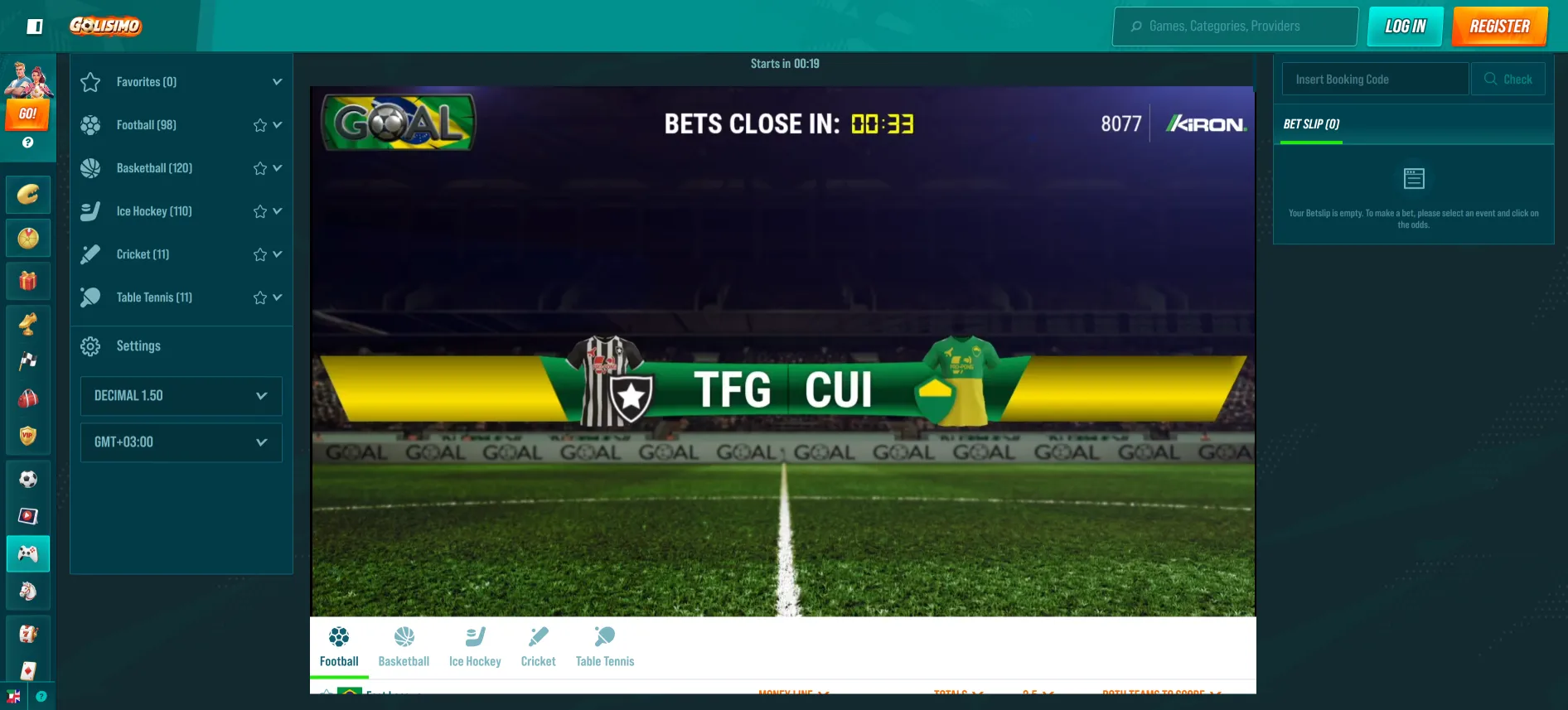Favorite Football using its star toggle
Image resolution: width=1568 pixels, height=710 pixels.
click(x=259, y=124)
